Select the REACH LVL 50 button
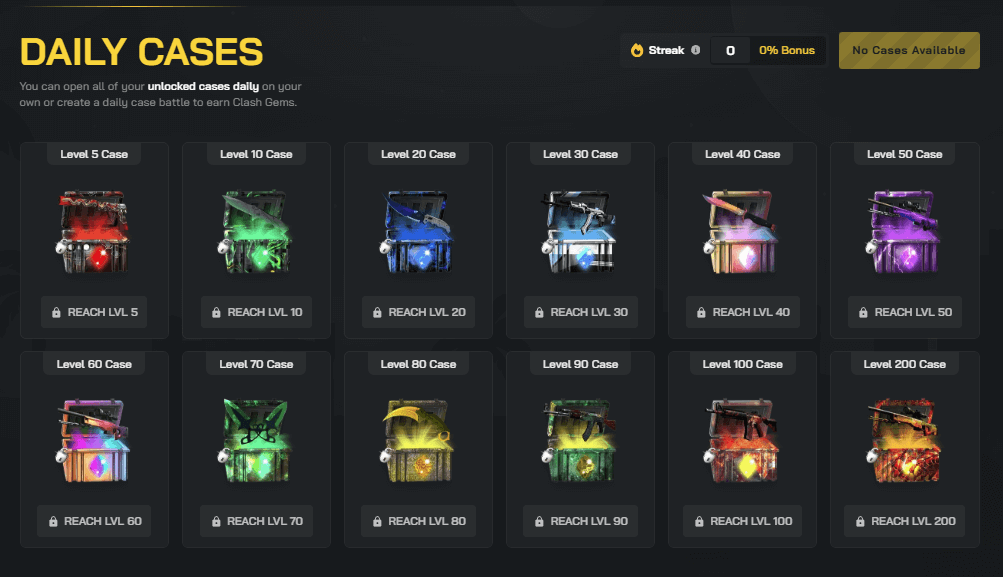Viewport: 1003px width, 577px height. tap(904, 312)
